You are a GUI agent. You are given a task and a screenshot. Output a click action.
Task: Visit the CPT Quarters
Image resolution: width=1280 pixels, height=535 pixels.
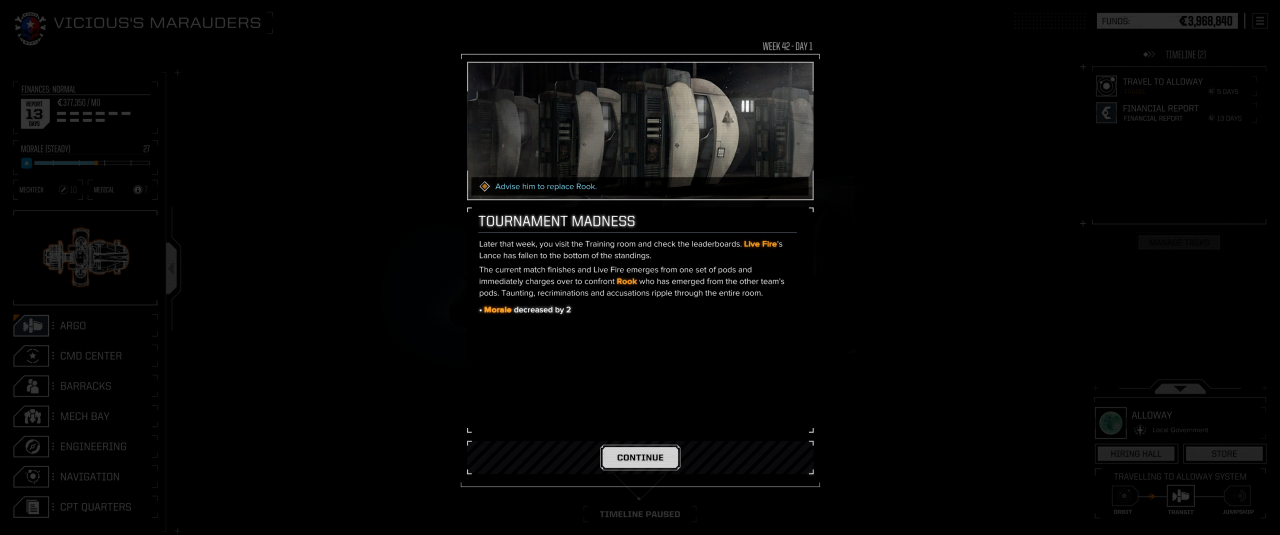(x=95, y=507)
